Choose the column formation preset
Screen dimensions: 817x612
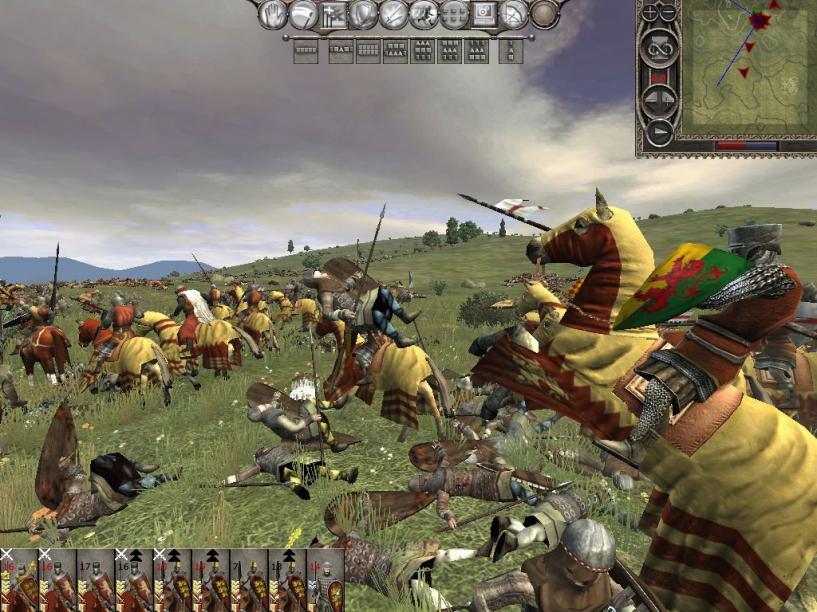[x=511, y=50]
